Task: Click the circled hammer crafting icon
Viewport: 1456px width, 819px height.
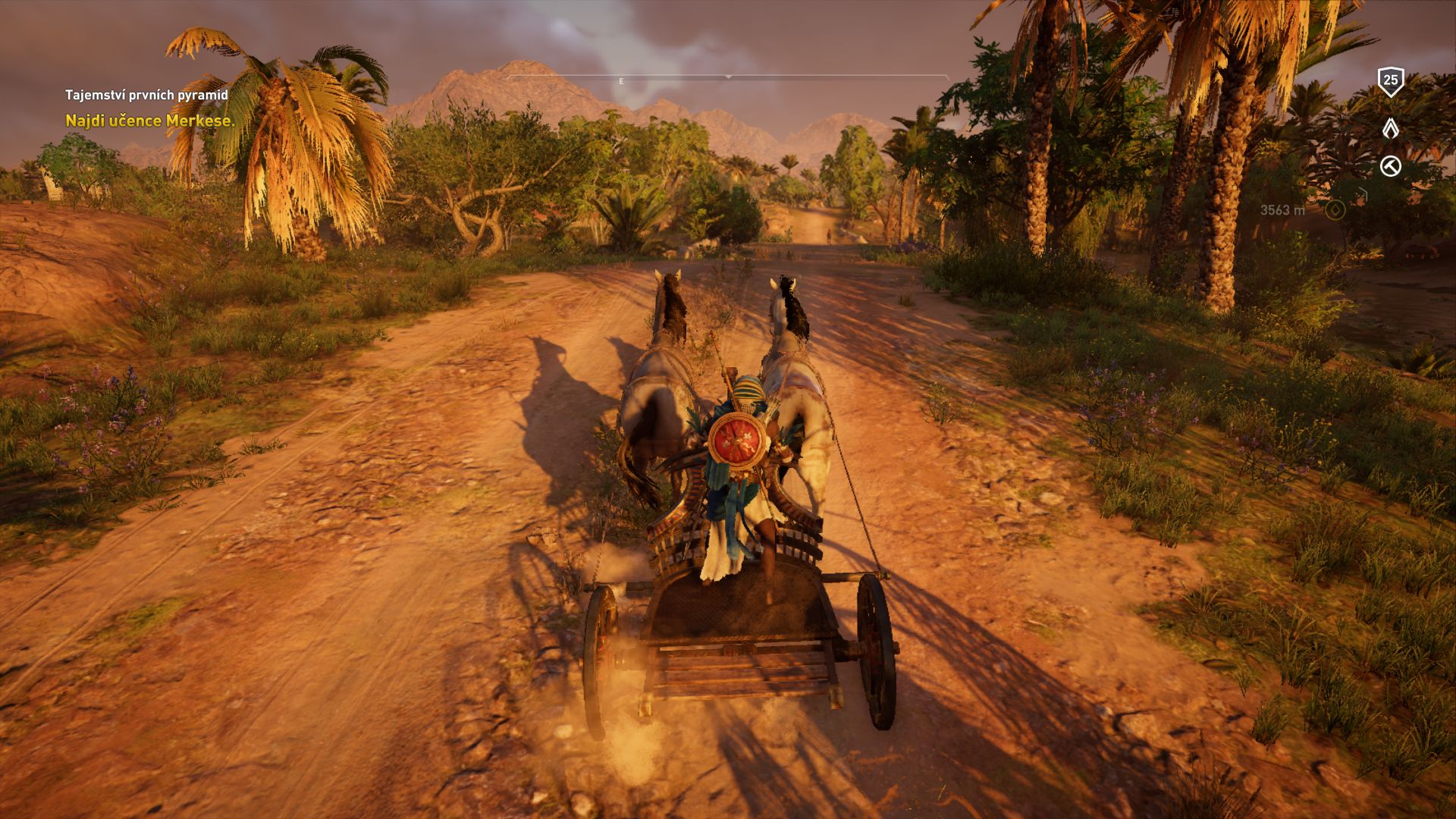Action: (x=1390, y=166)
